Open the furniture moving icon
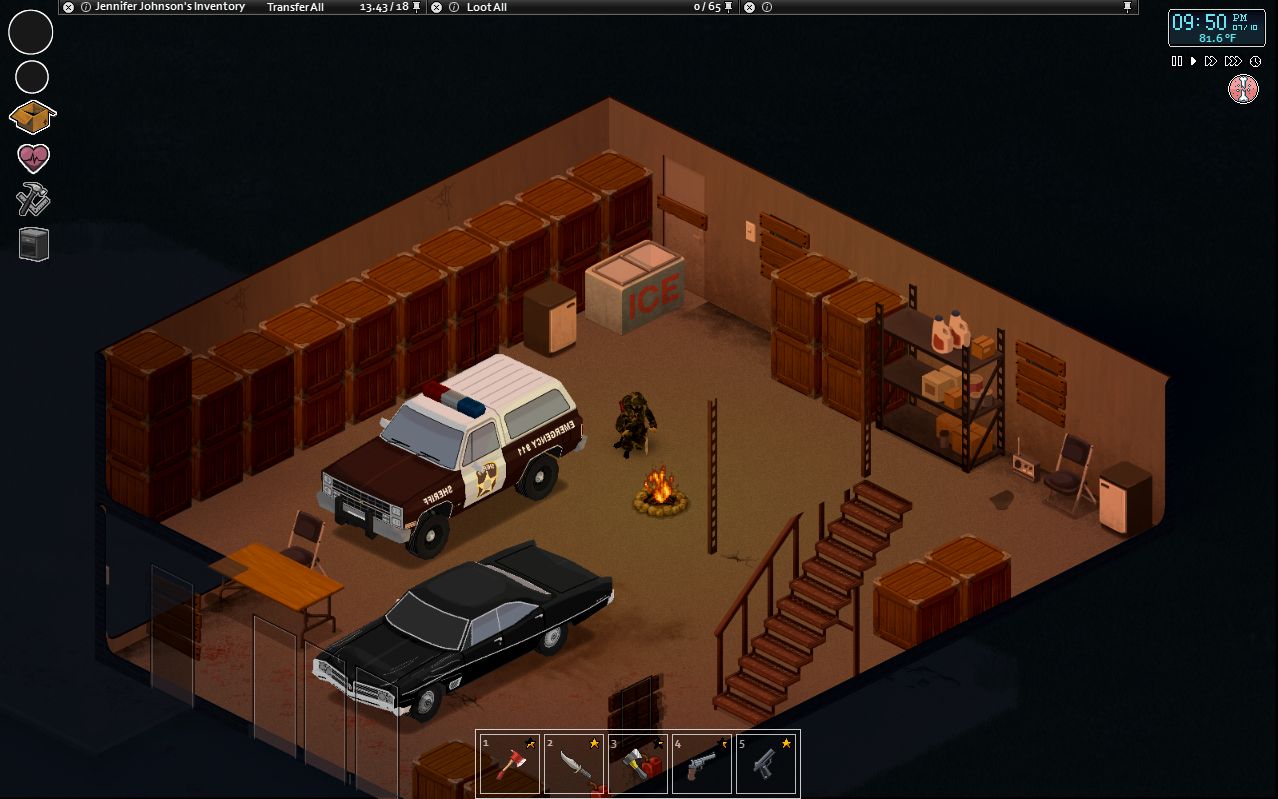 point(33,244)
